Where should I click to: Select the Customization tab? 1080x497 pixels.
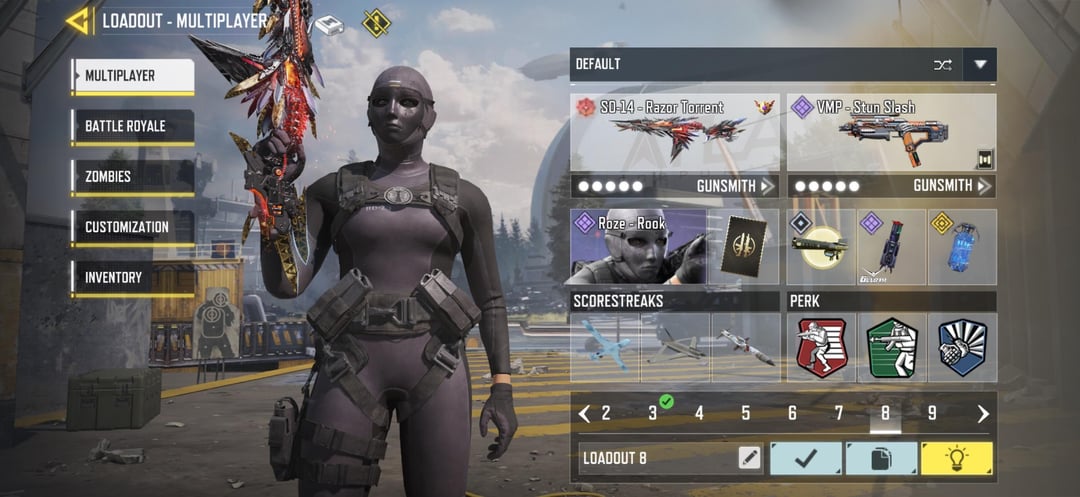click(132, 227)
